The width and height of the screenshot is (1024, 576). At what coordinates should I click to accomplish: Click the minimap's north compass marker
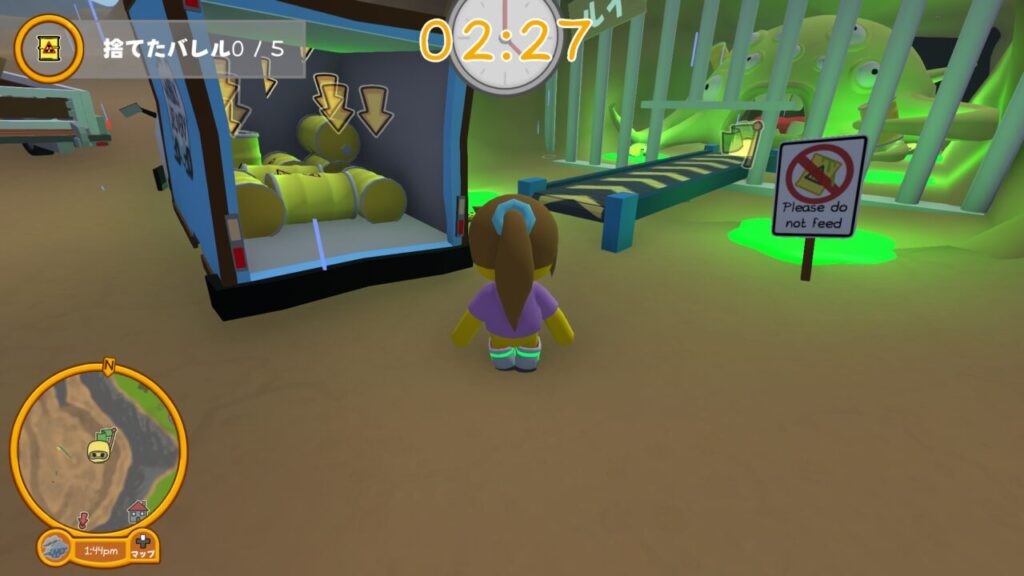(109, 367)
